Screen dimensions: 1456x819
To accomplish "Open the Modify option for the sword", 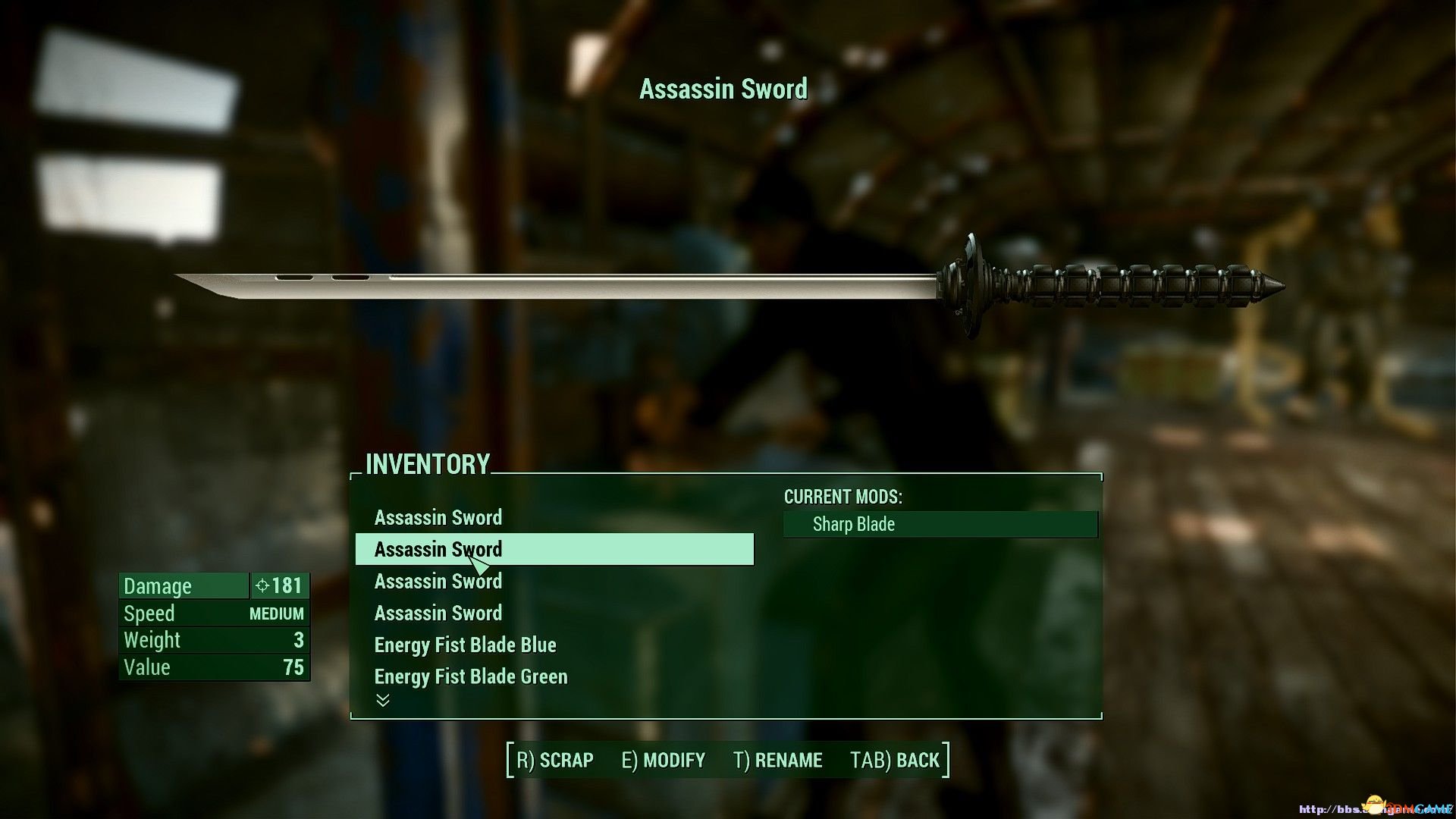I will [664, 760].
